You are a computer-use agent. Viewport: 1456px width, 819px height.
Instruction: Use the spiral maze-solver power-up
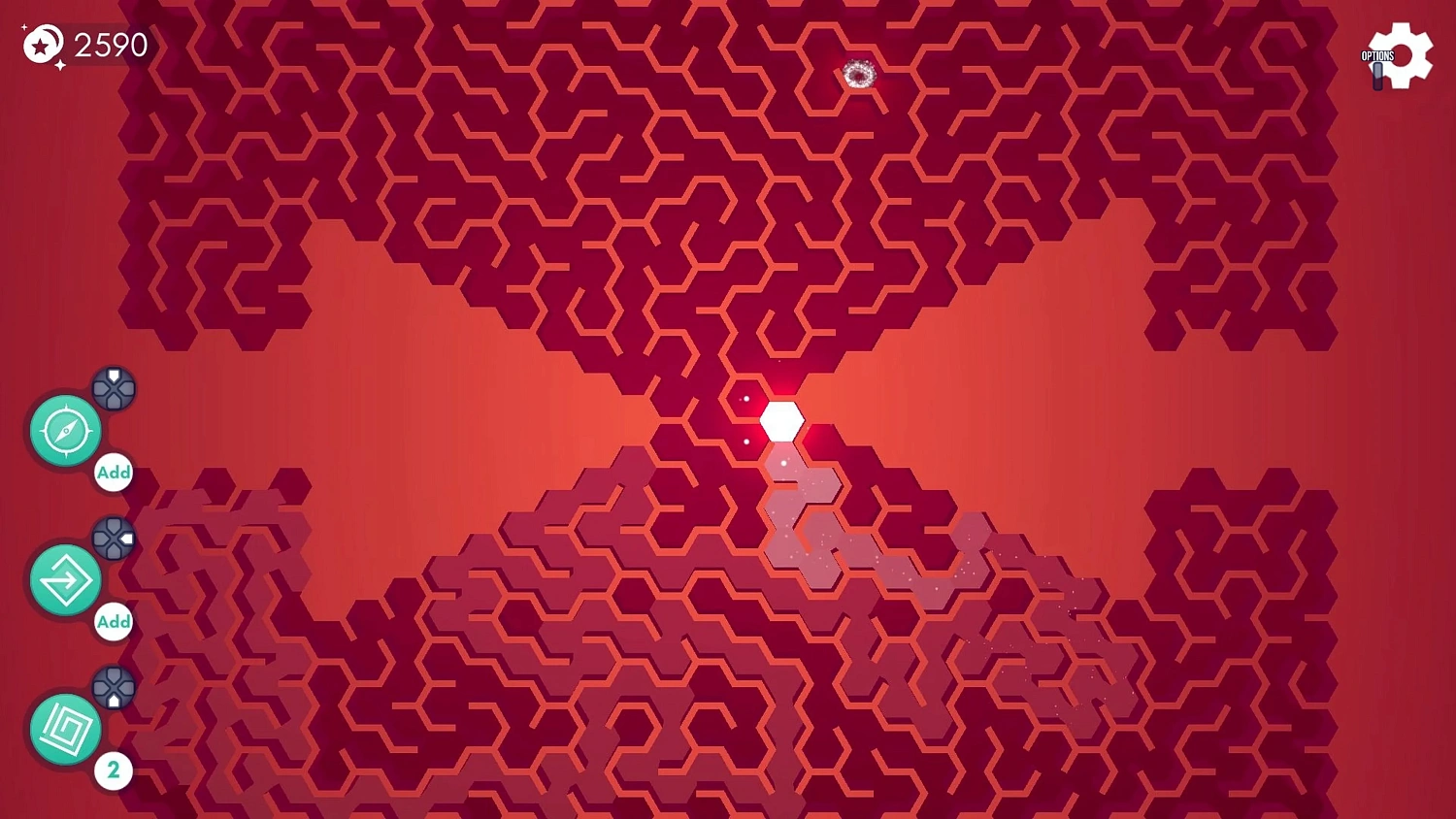click(65, 730)
